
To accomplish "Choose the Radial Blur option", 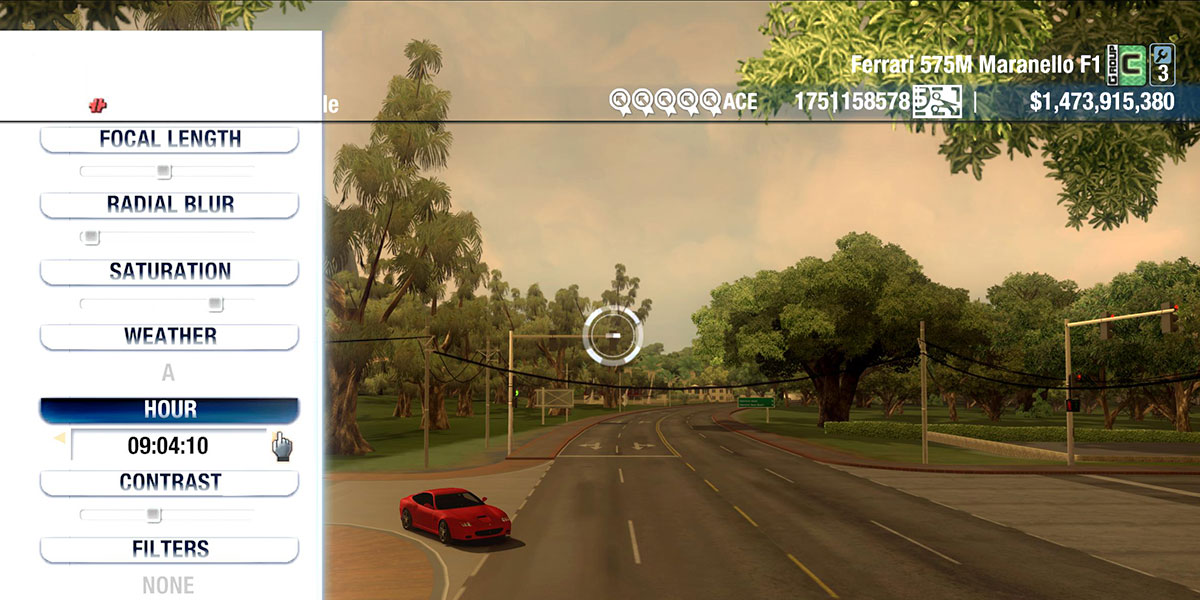I will pyautogui.click(x=169, y=205).
